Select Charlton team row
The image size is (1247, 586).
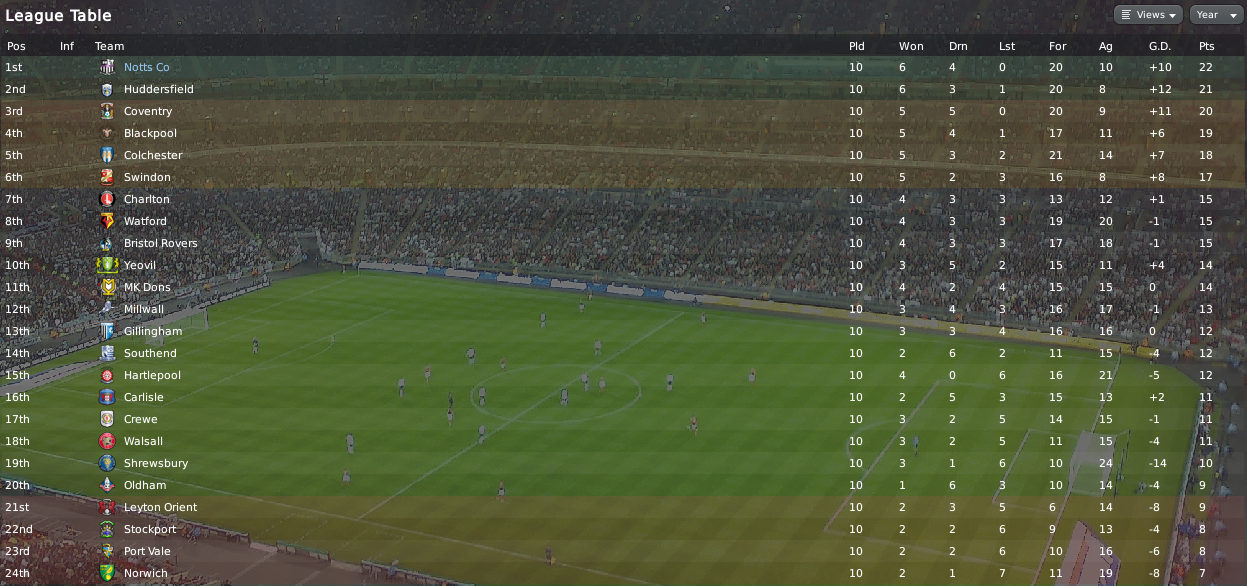click(x=146, y=199)
